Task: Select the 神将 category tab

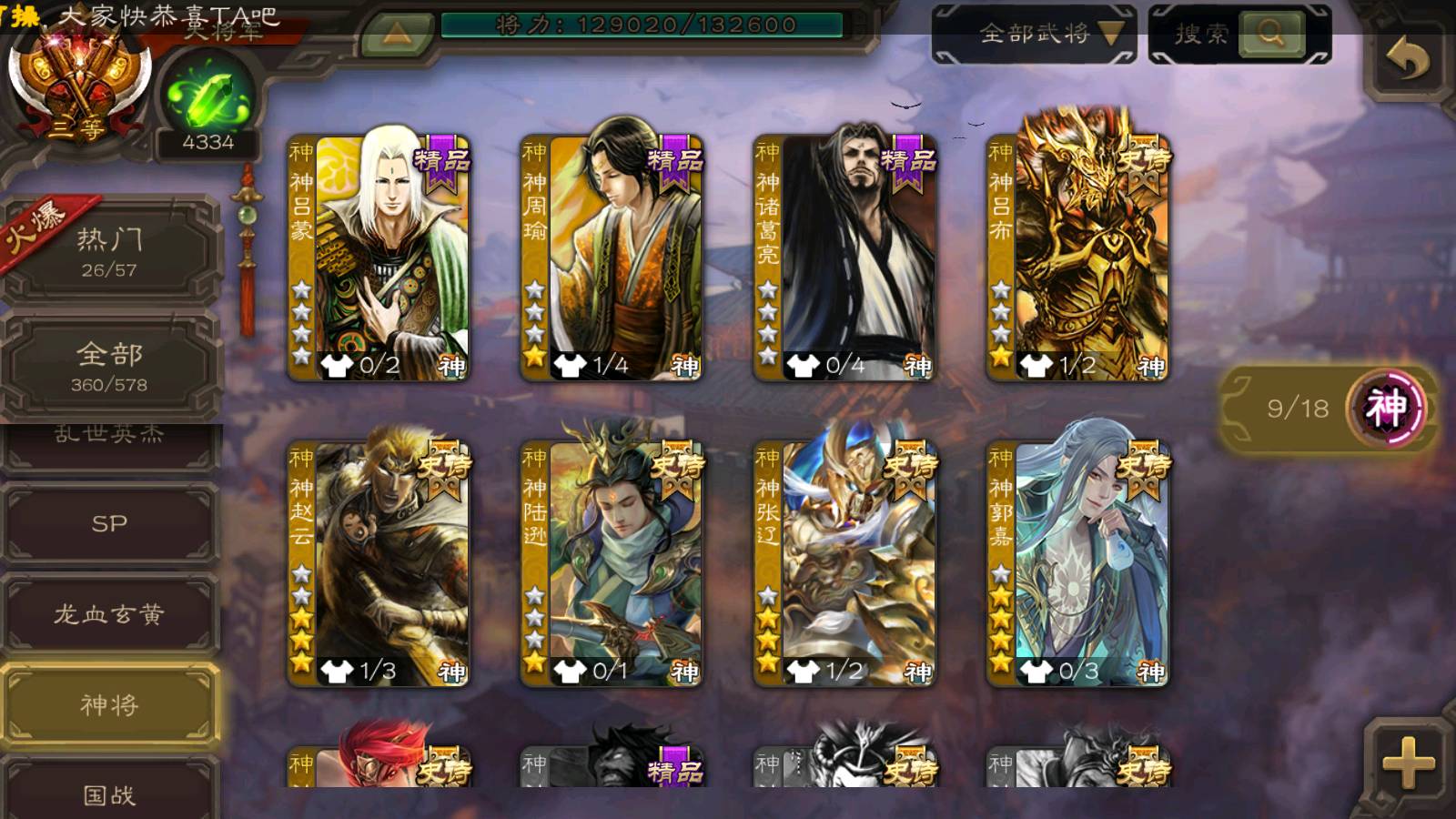Action: point(109,705)
